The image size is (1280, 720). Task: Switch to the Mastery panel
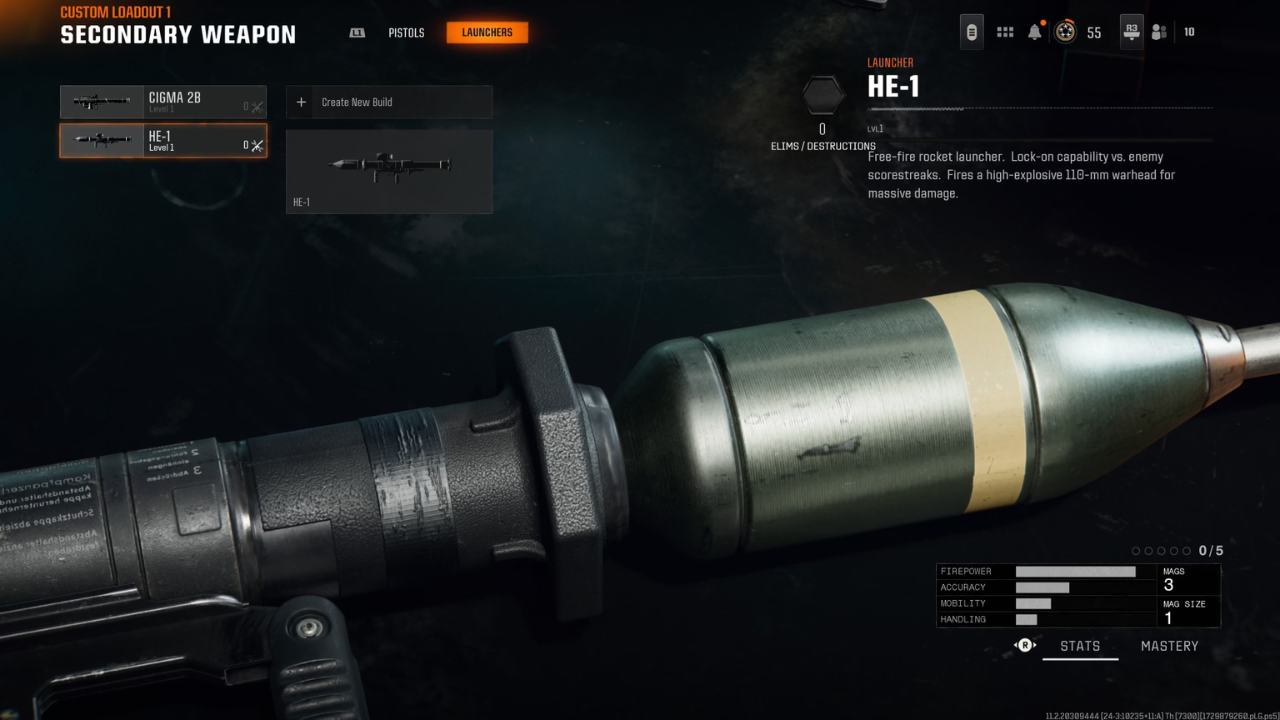(x=1169, y=646)
